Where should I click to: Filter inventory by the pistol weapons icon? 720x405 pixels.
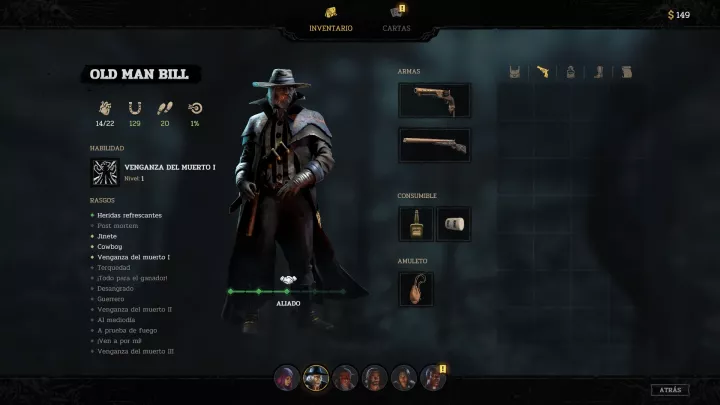click(x=543, y=72)
